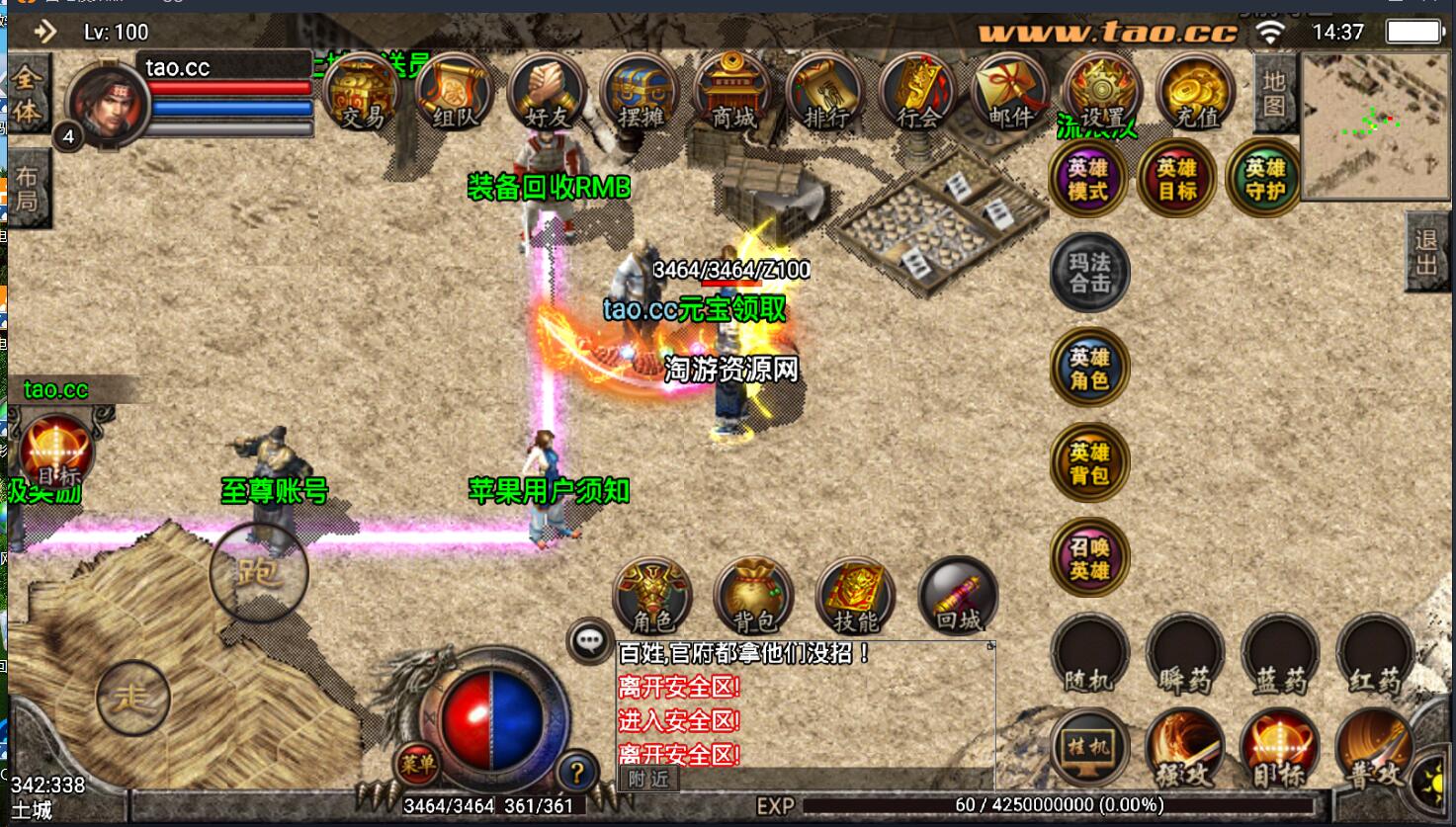Image resolution: width=1456 pixels, height=827 pixels.
Task: Click the 退出 exit button
Action: 1425,252
